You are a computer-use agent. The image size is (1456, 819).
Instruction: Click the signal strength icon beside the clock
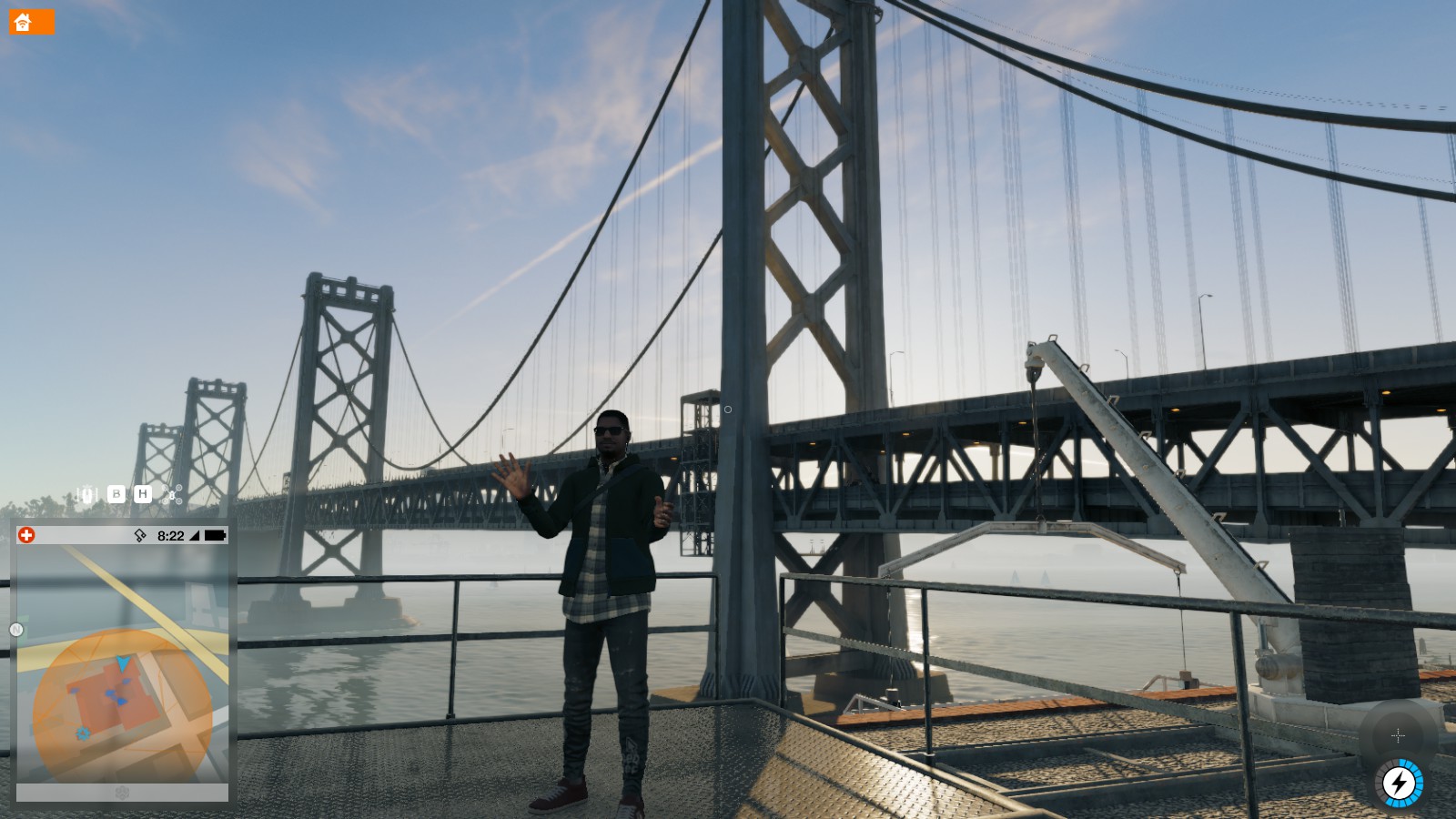point(194,536)
